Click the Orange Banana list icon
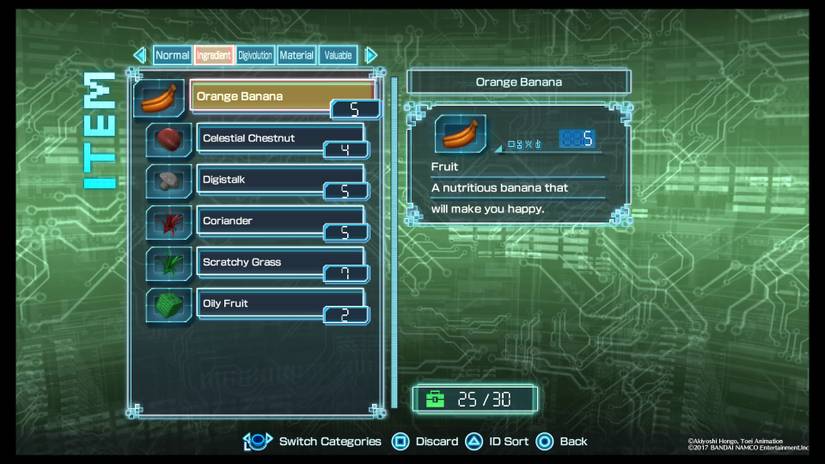Viewport: 825px width, 464px height. 159,99
